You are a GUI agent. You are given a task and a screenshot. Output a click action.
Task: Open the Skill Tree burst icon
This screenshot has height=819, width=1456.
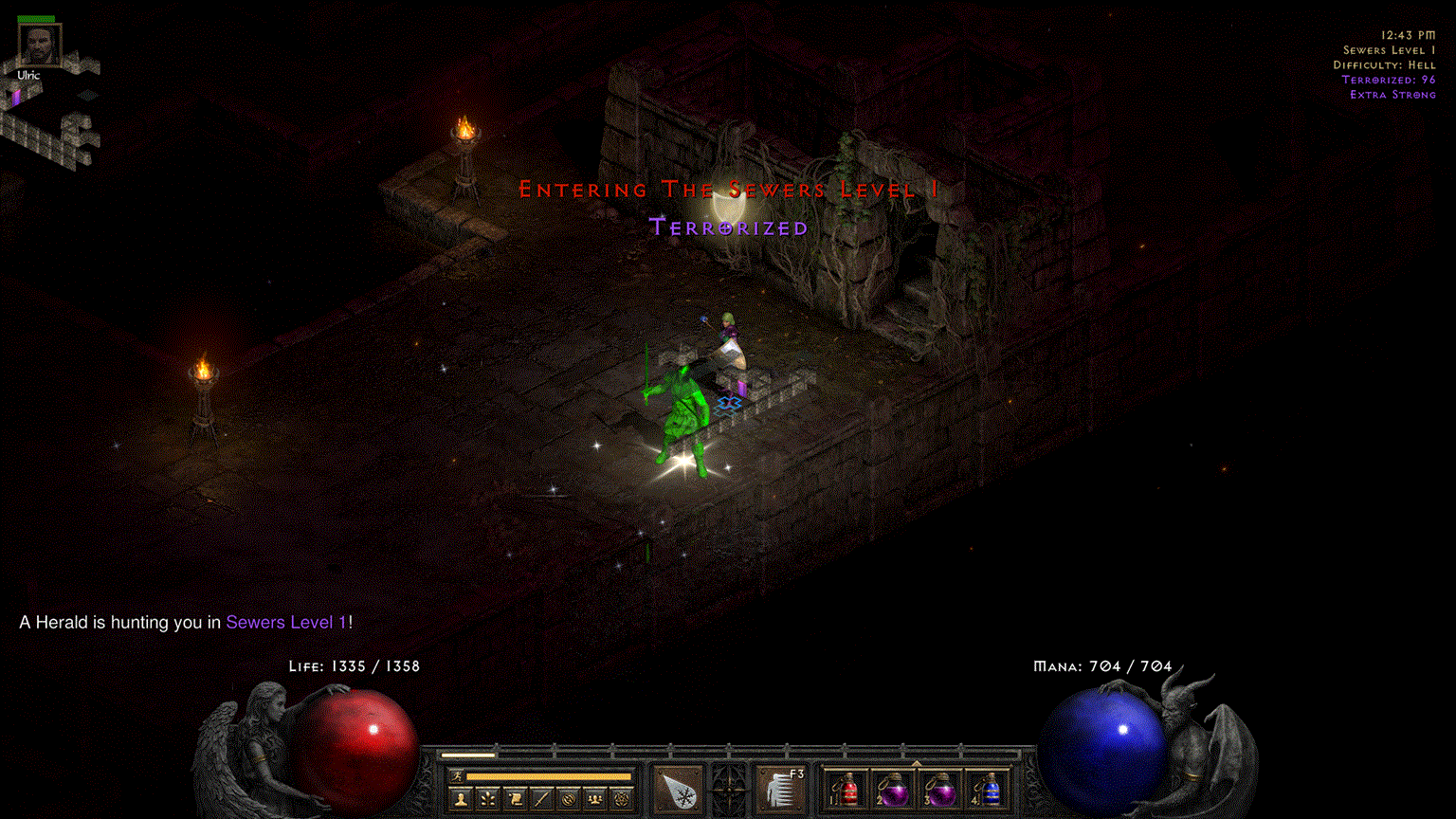[488, 798]
